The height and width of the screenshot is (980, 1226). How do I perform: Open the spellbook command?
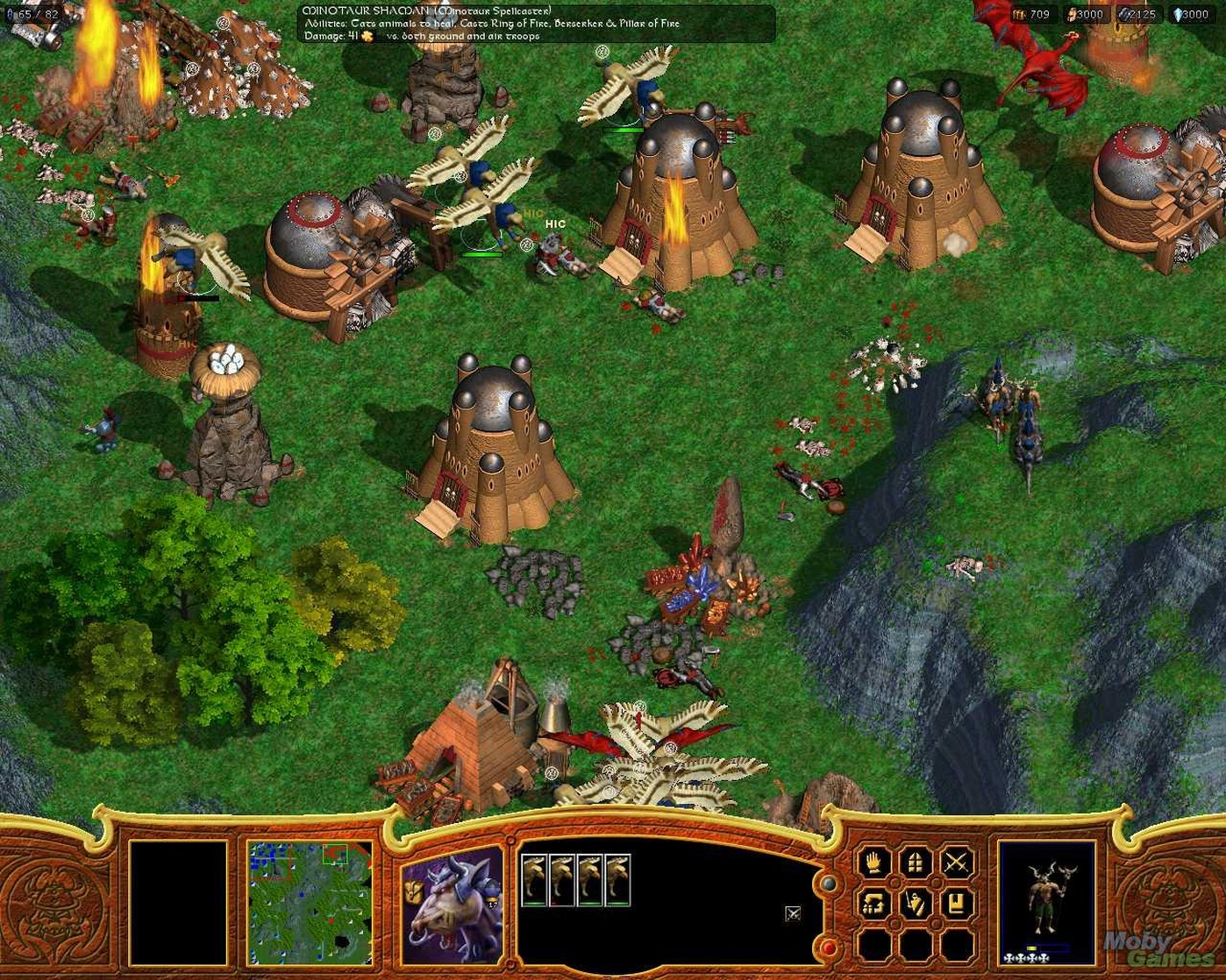[955, 902]
